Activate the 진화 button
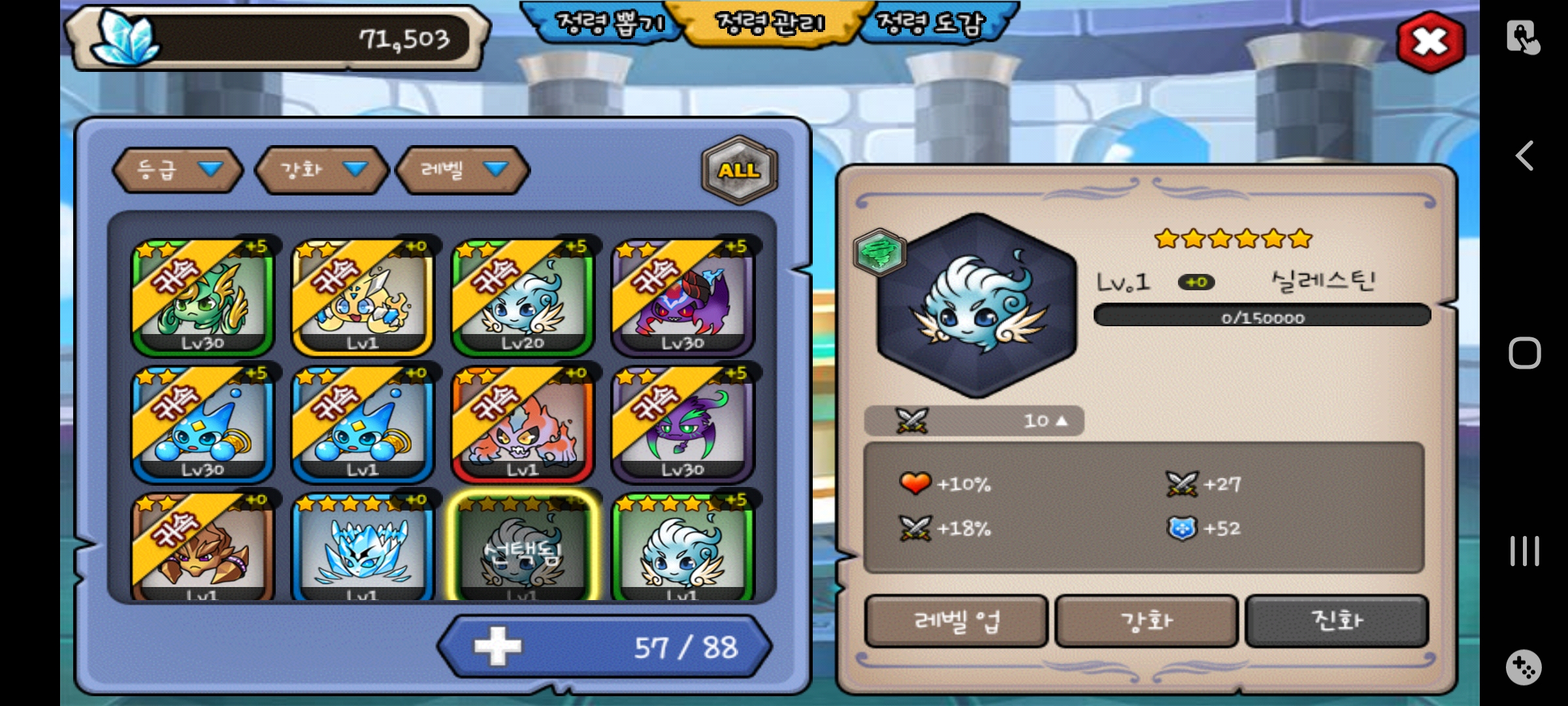Screen dimensions: 1568x706 1337,621
